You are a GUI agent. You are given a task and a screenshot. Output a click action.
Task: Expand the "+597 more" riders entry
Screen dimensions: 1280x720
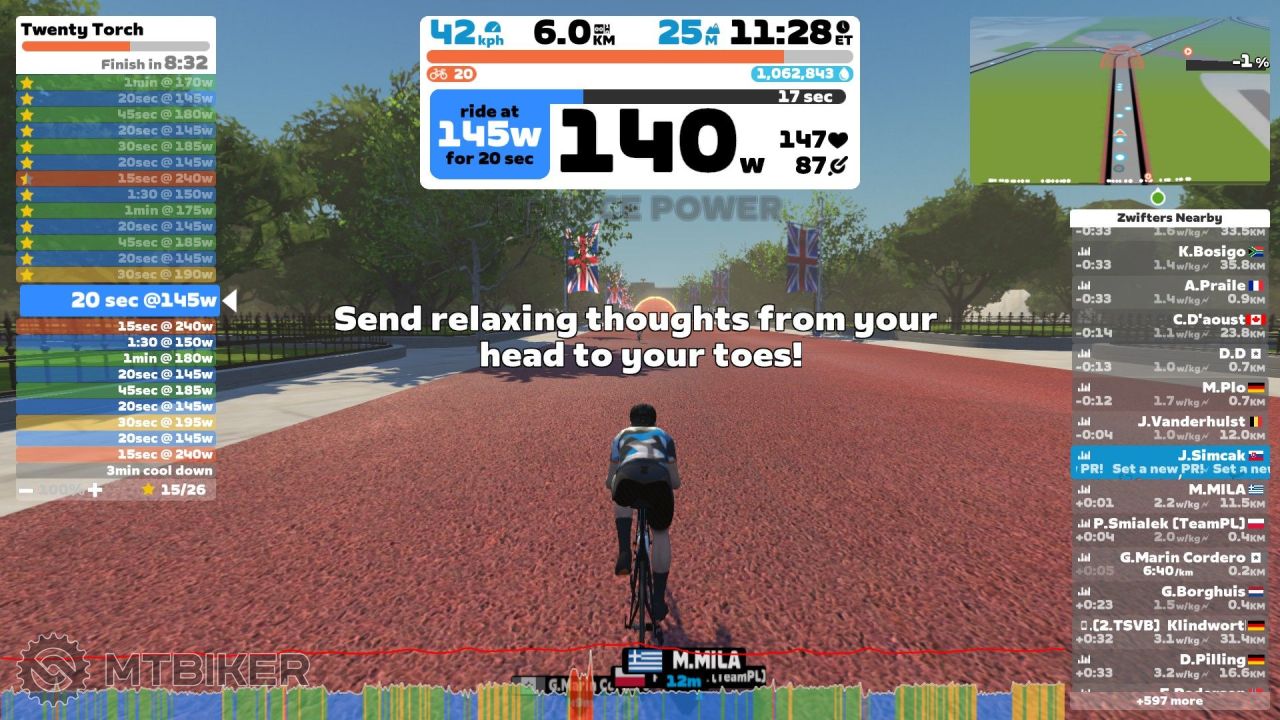(x=1169, y=701)
